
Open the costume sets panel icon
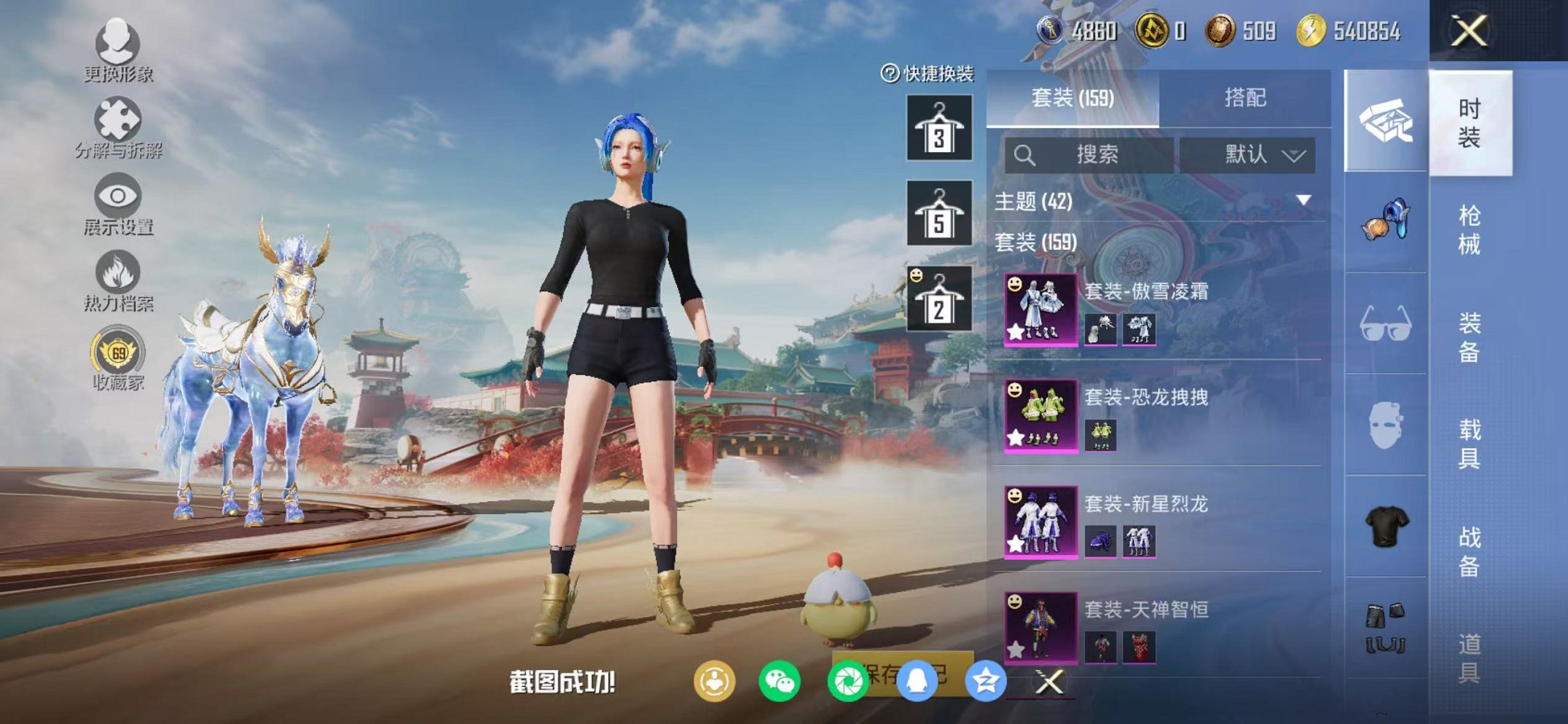(1381, 121)
